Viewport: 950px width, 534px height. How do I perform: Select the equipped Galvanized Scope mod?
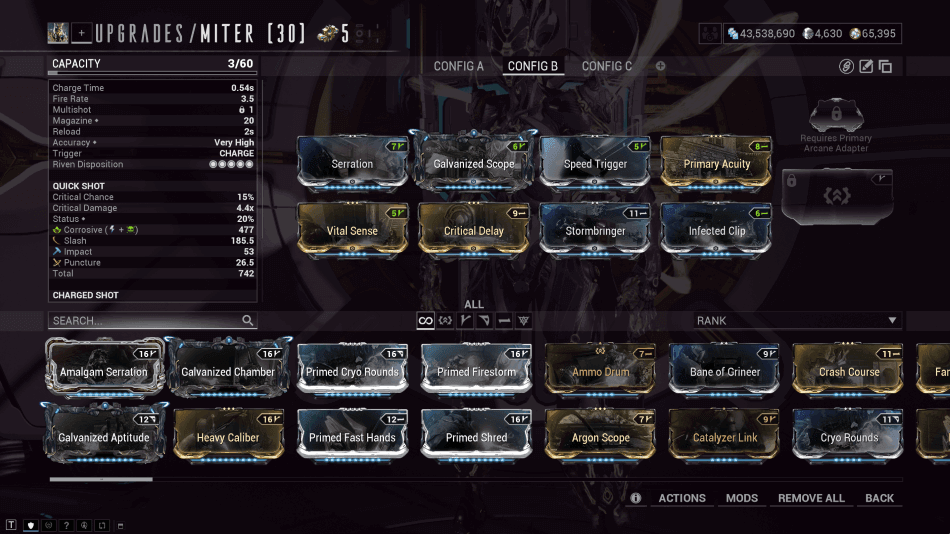(x=474, y=163)
